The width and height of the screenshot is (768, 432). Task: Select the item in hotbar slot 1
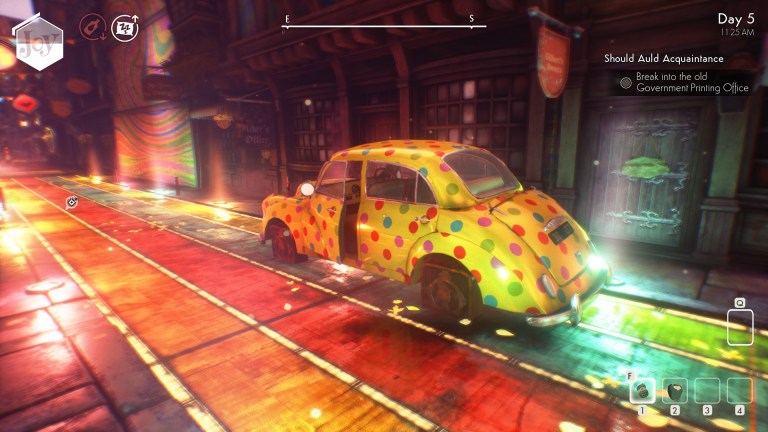(643, 391)
